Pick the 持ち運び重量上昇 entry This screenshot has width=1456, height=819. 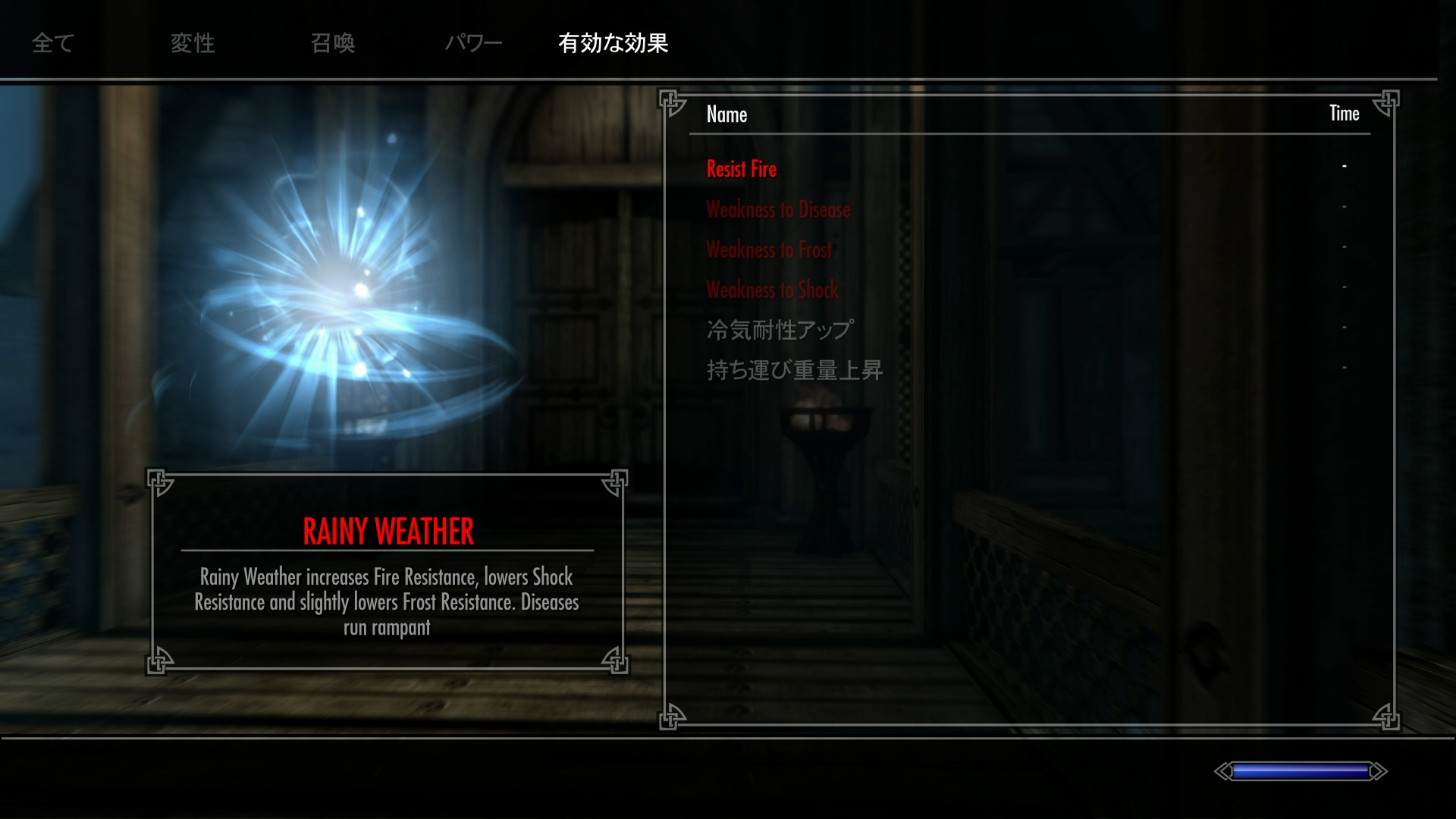coord(794,370)
